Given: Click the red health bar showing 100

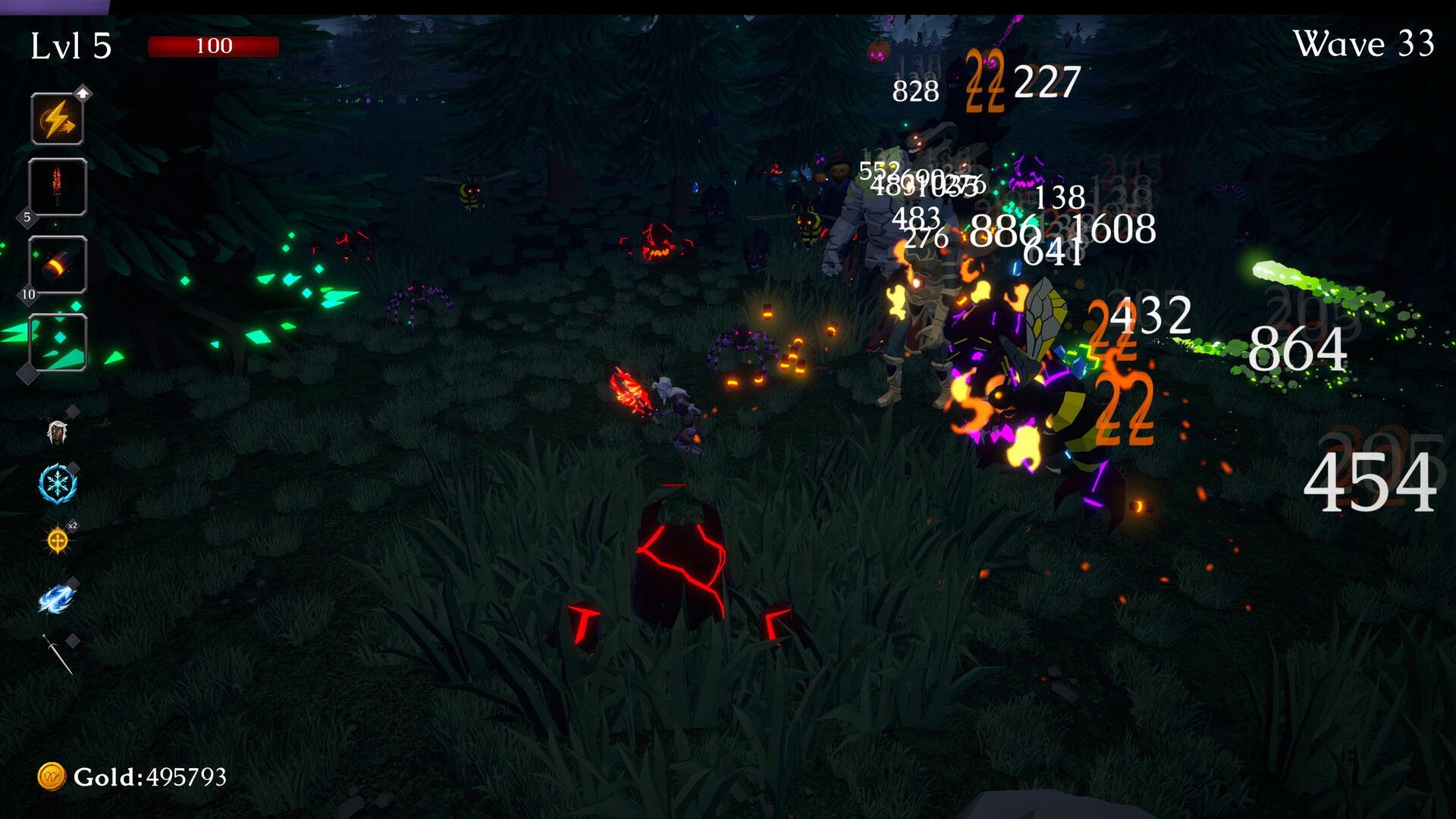Looking at the screenshot, I should [x=215, y=45].
